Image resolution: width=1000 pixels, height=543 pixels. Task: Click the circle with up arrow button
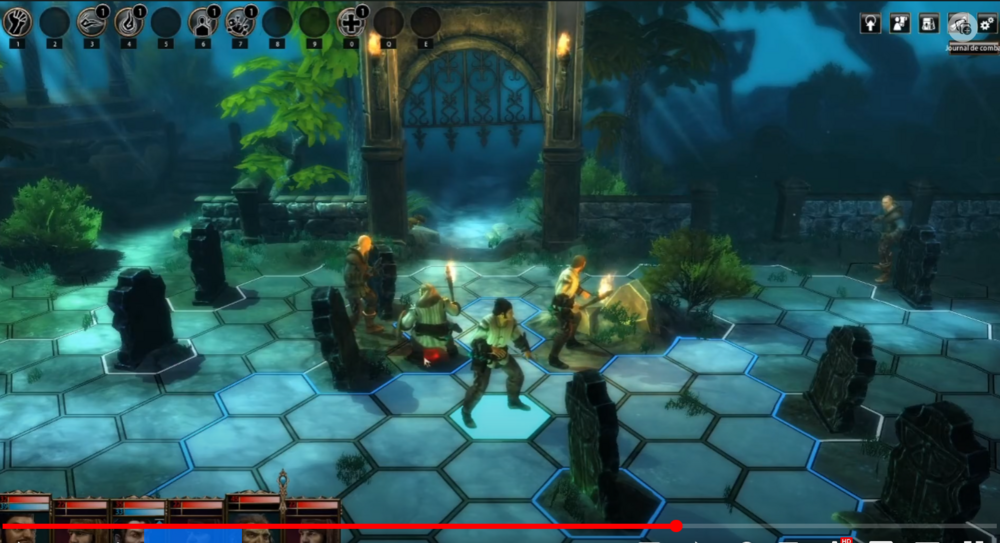(x=870, y=24)
